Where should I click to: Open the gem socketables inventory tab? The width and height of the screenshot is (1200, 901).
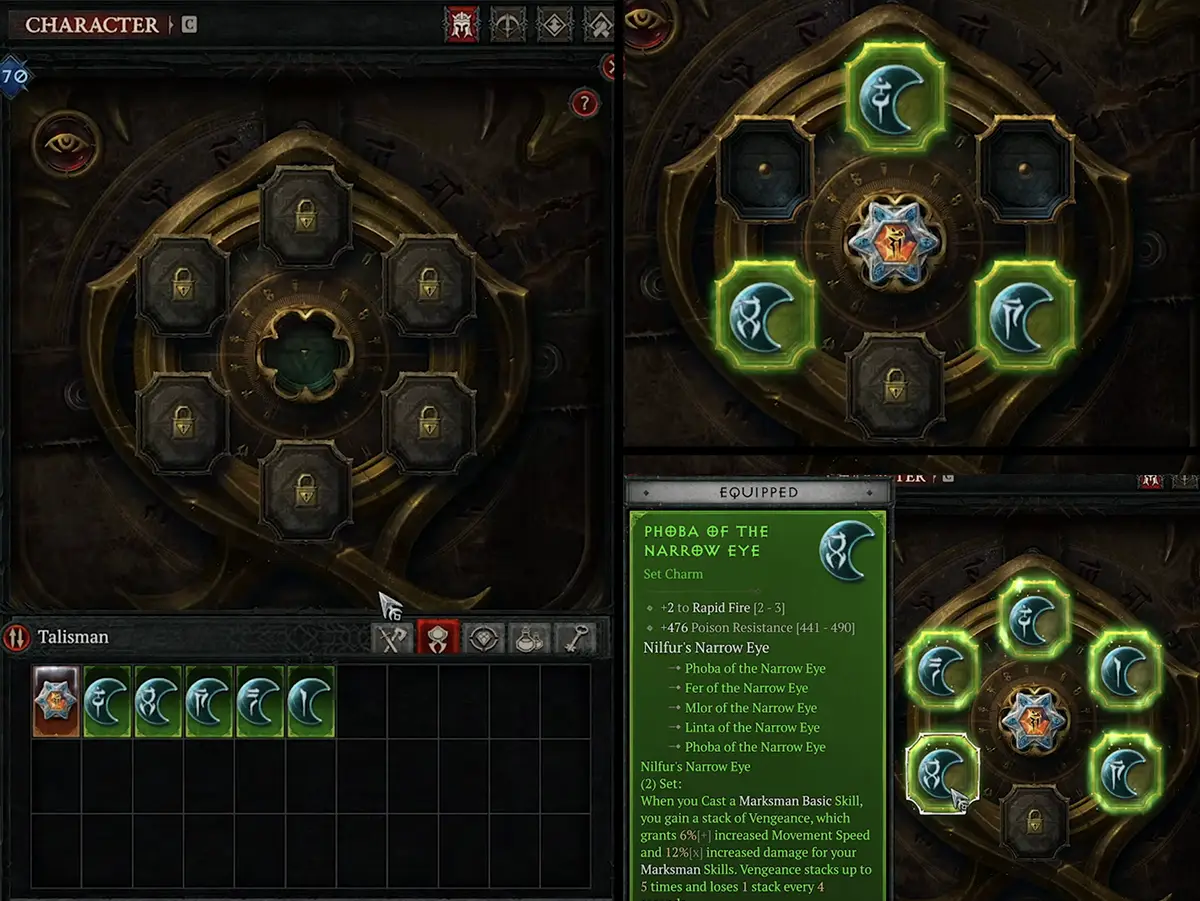coord(484,638)
